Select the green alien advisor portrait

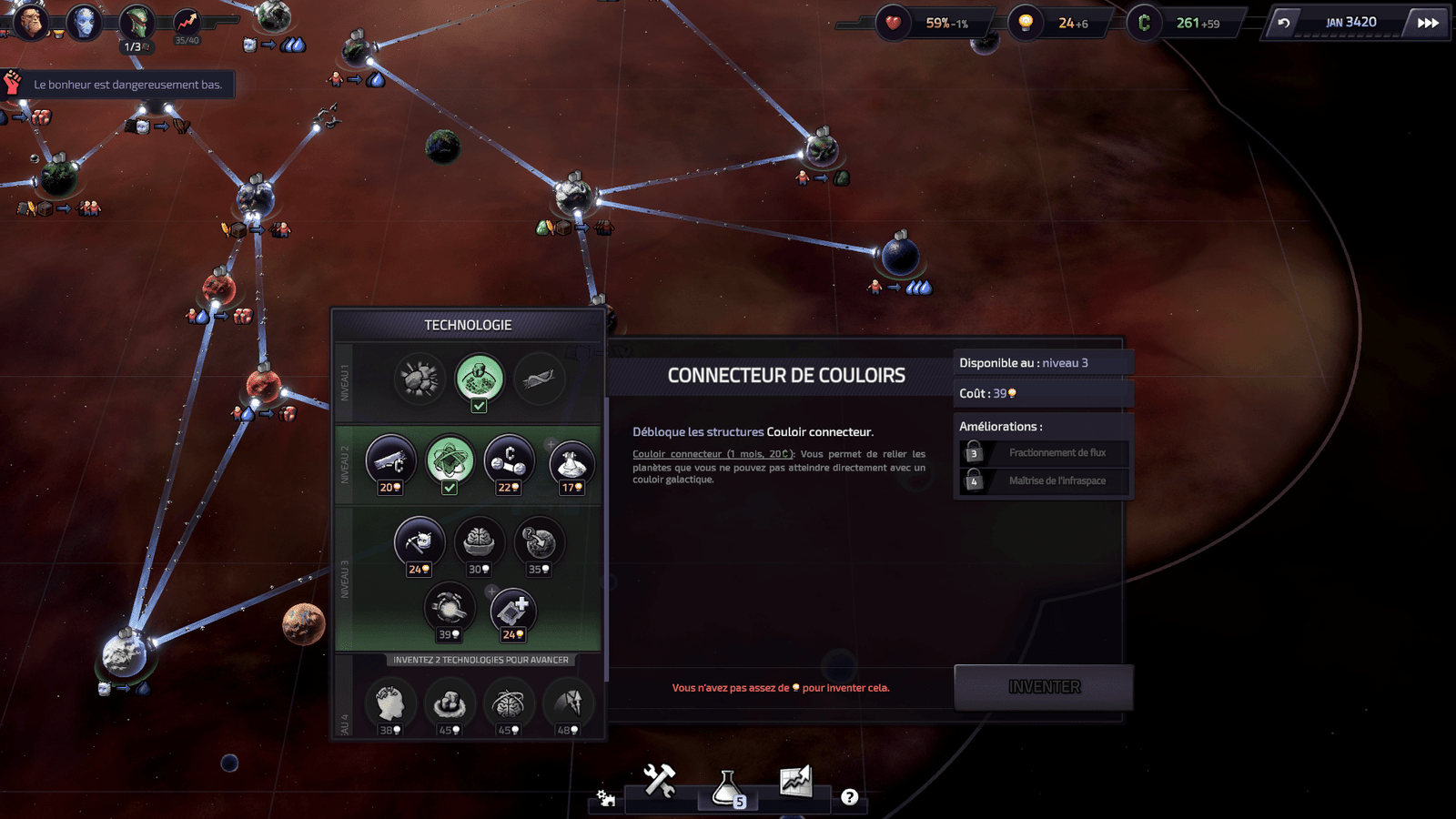click(137, 22)
